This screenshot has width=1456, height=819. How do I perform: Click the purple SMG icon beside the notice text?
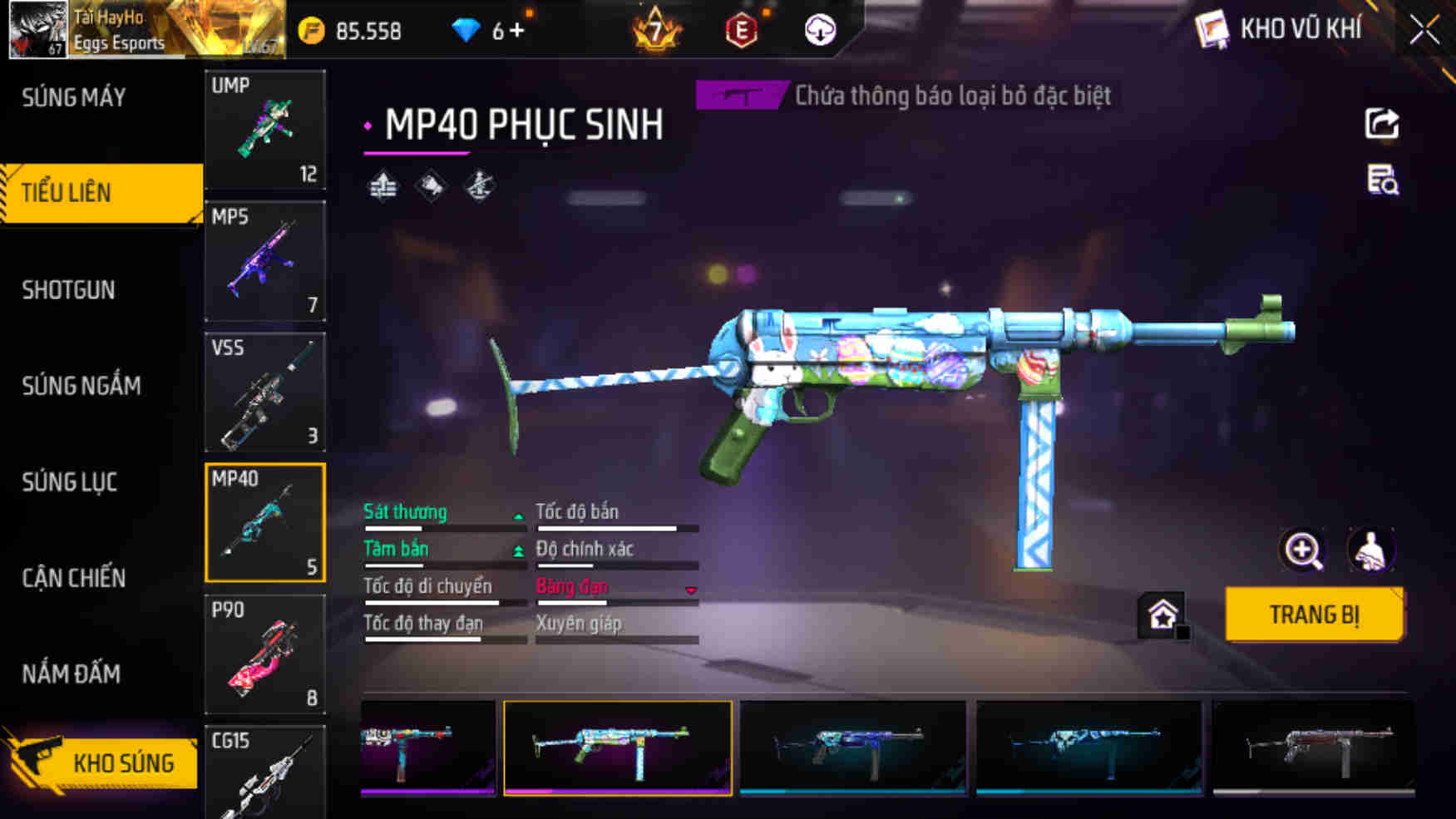coord(739,96)
